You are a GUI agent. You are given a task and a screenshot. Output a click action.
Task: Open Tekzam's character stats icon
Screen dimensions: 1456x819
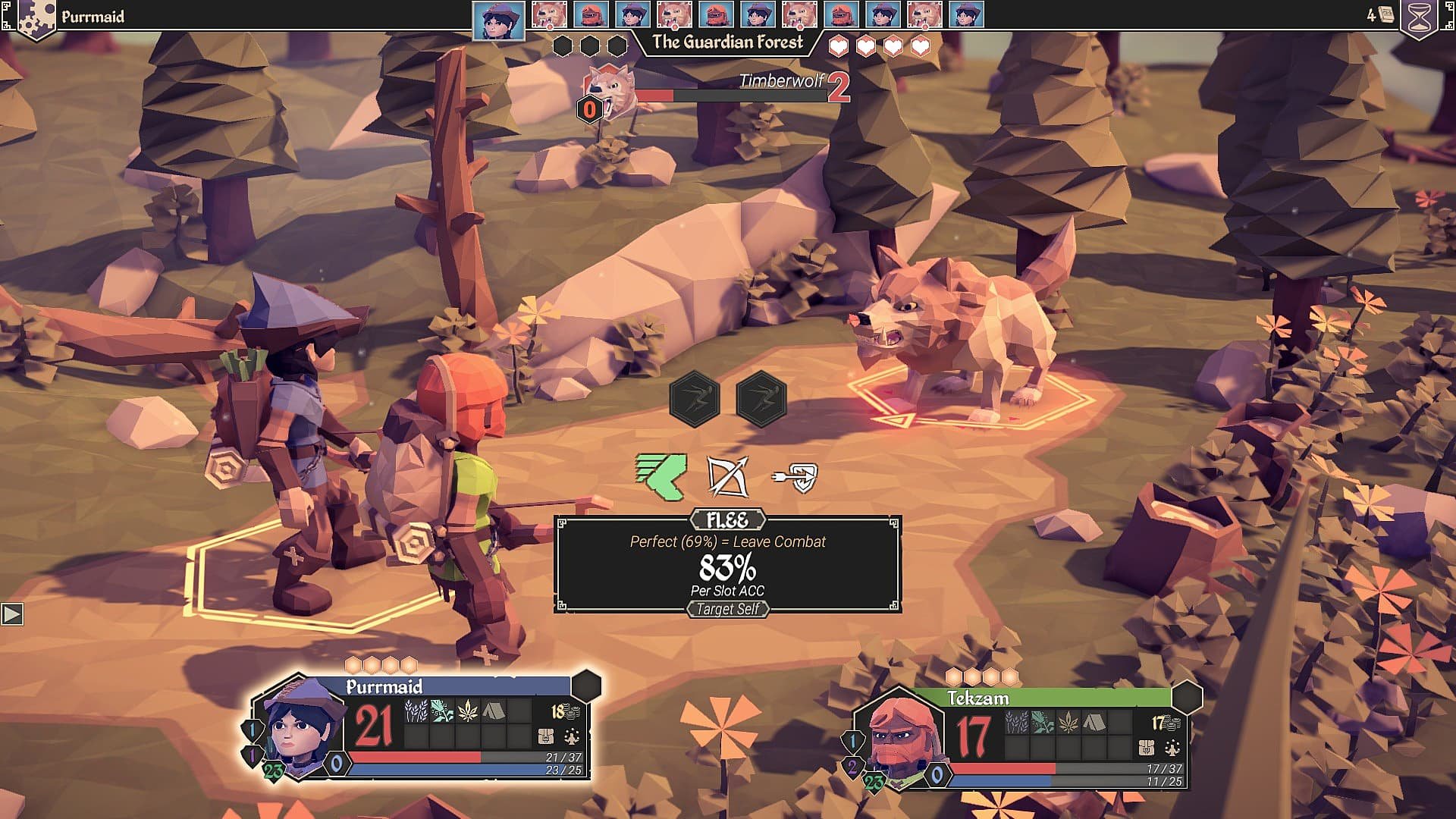[x=1172, y=748]
